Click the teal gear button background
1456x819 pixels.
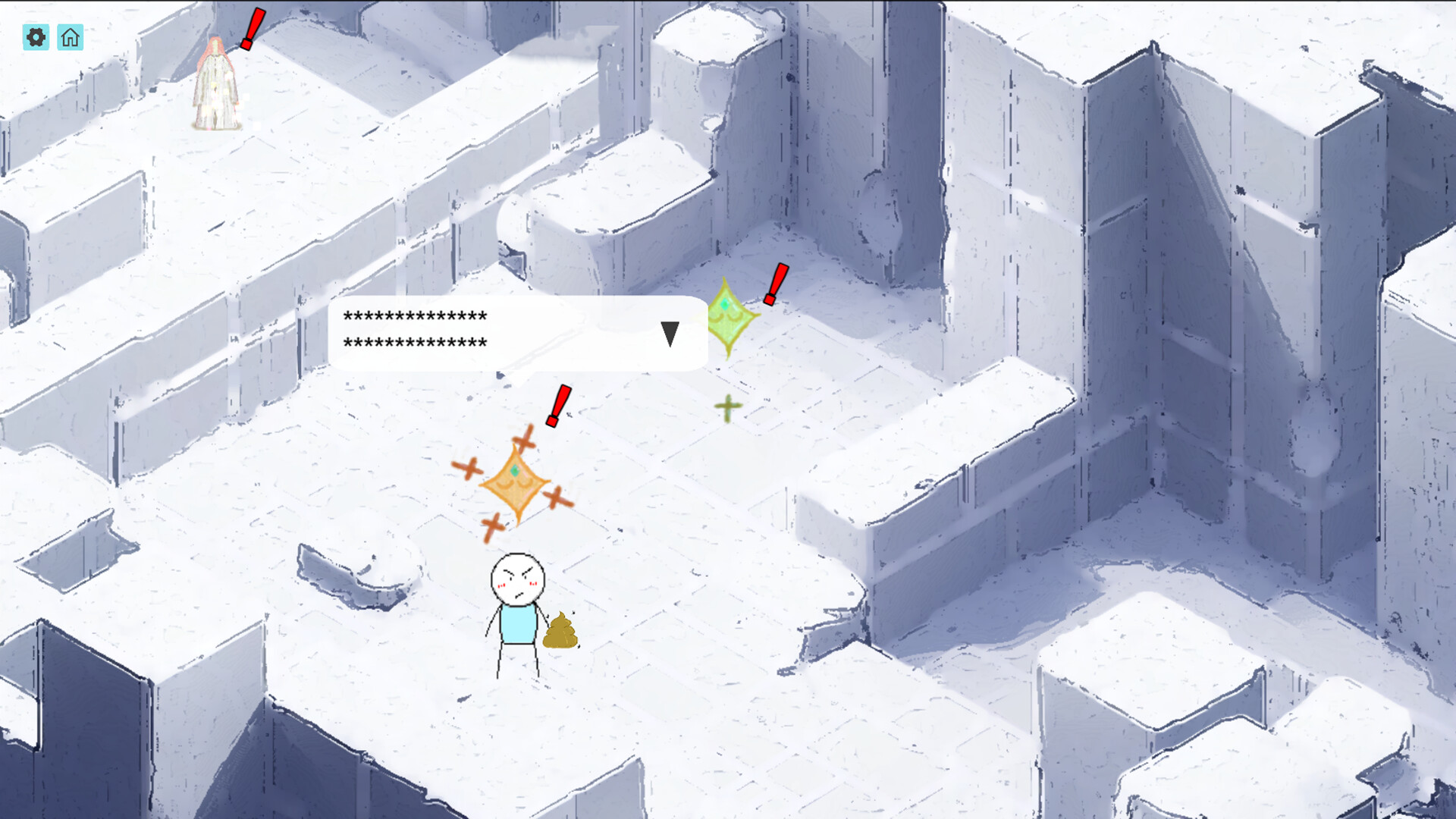(36, 37)
